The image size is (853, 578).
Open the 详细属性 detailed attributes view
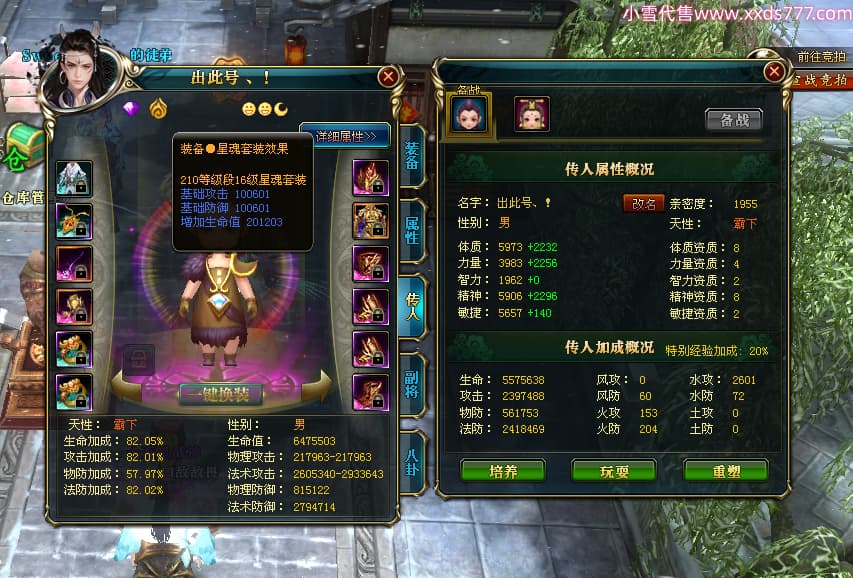[x=344, y=136]
